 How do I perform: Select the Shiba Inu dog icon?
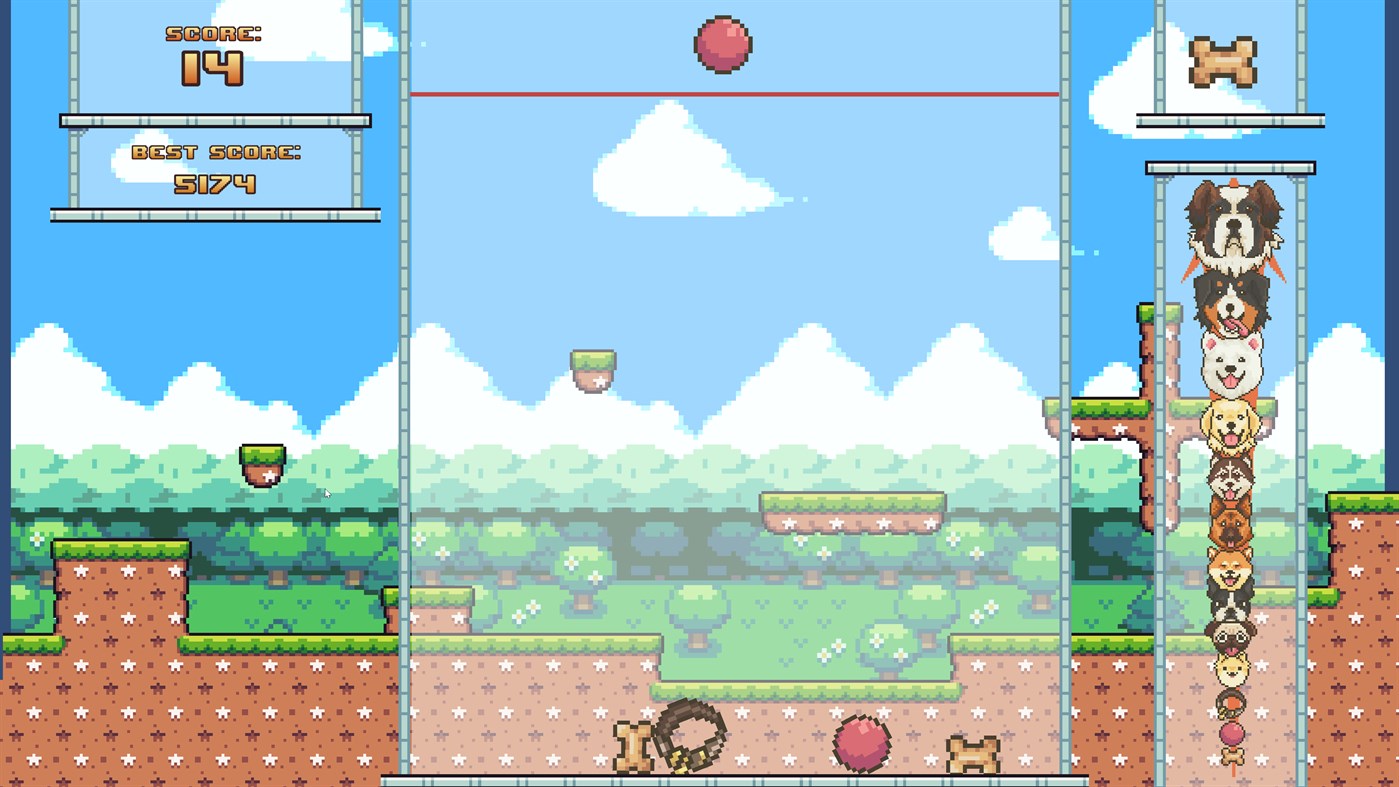pos(1232,573)
